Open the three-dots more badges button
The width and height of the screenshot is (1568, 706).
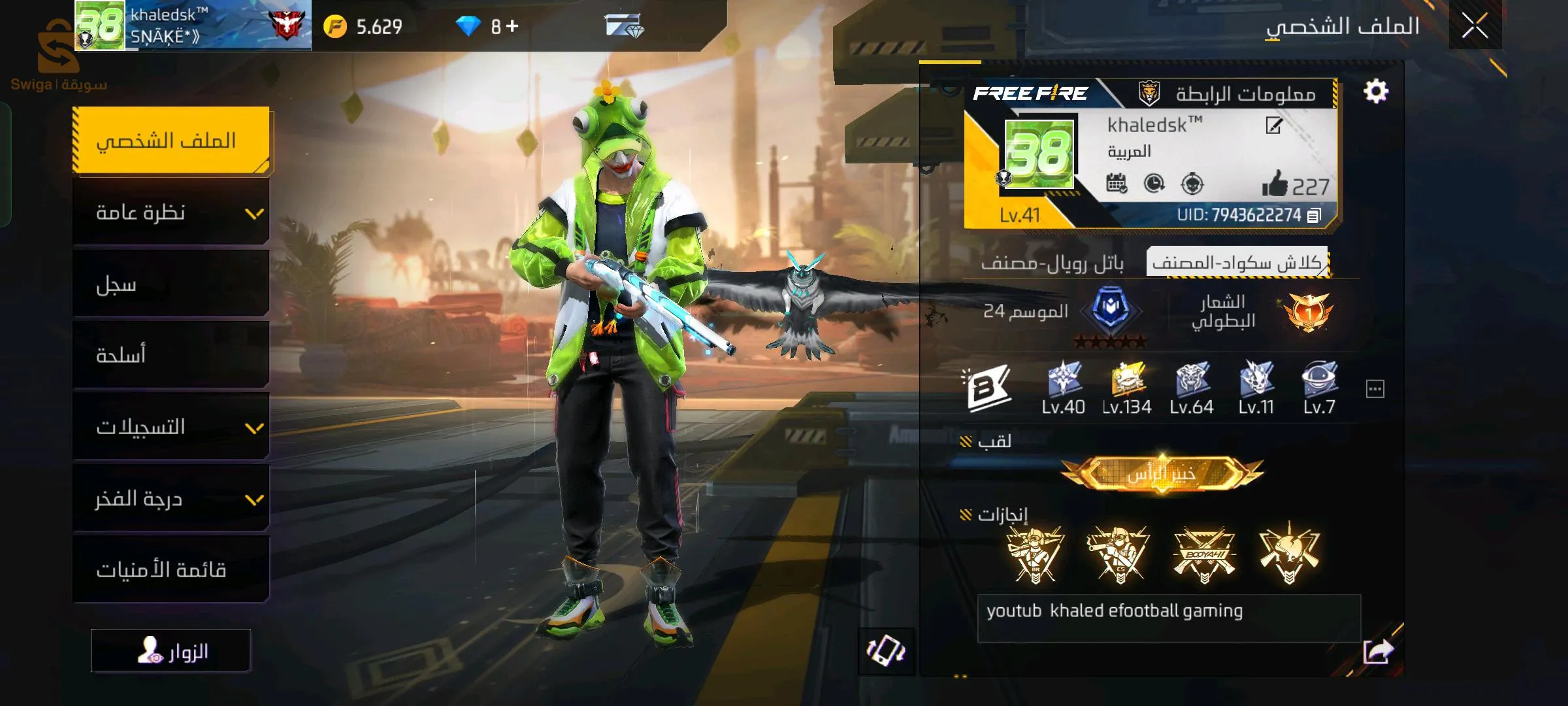(1375, 390)
